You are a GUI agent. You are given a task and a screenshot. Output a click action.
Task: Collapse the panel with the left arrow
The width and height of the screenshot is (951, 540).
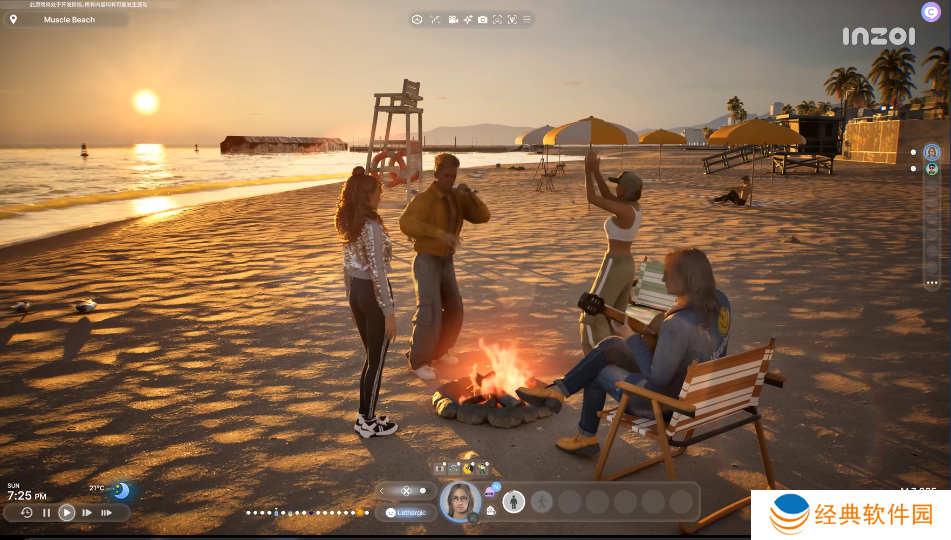(x=382, y=490)
